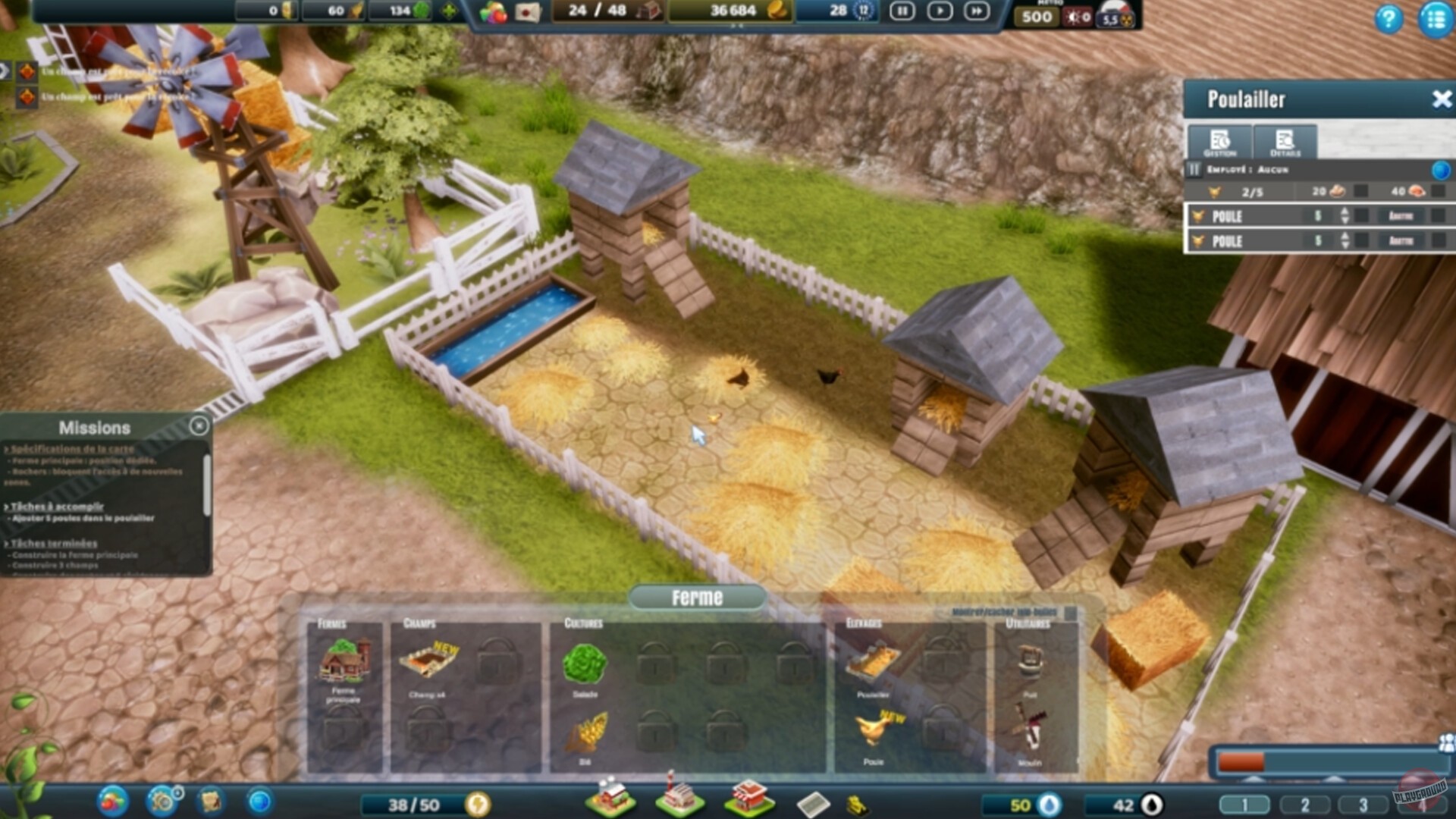1456x819 pixels.
Task: Pause the game with the pause button
Action: (902, 12)
